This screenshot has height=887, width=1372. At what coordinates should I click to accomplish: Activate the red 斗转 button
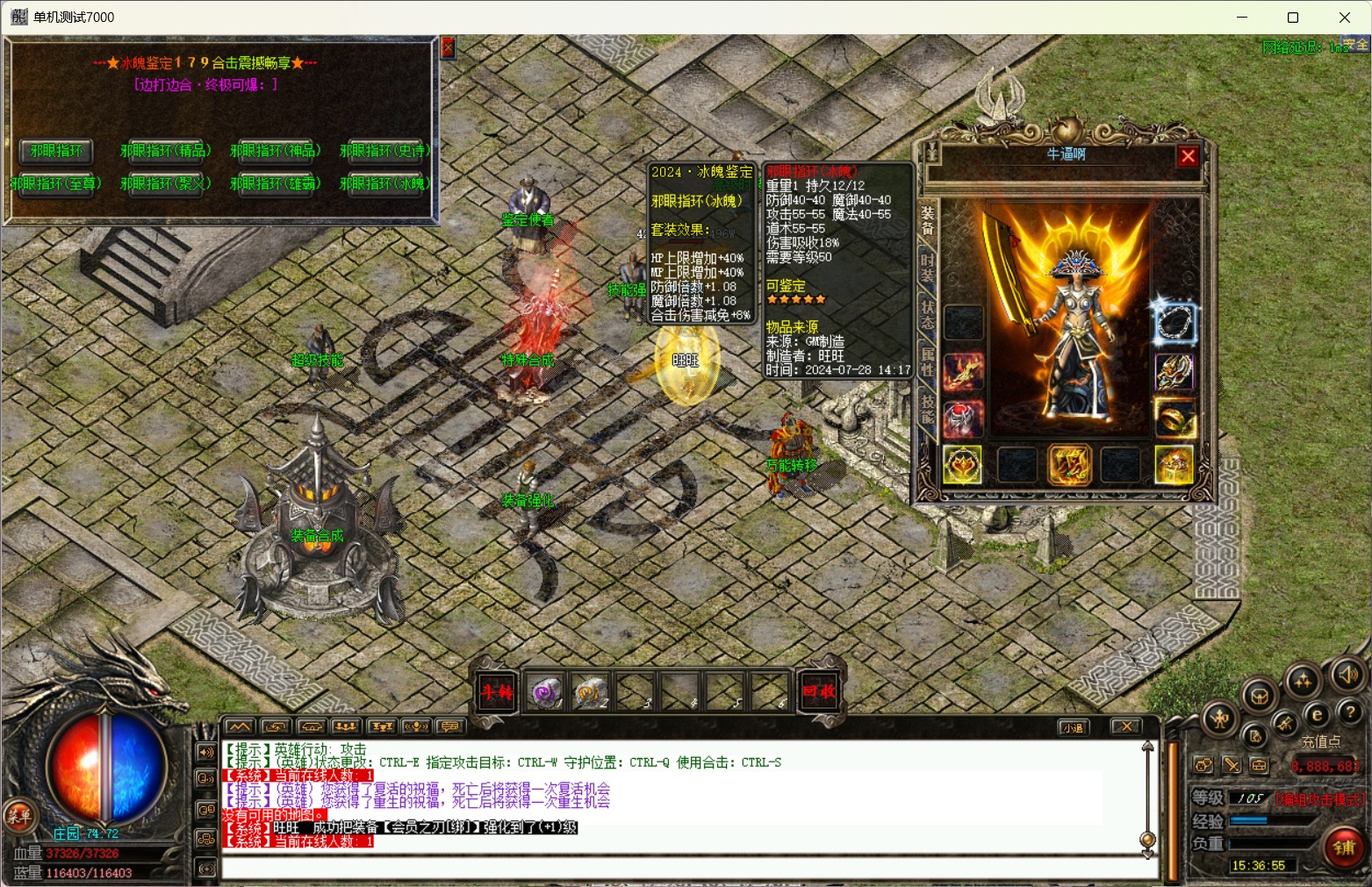tap(496, 691)
